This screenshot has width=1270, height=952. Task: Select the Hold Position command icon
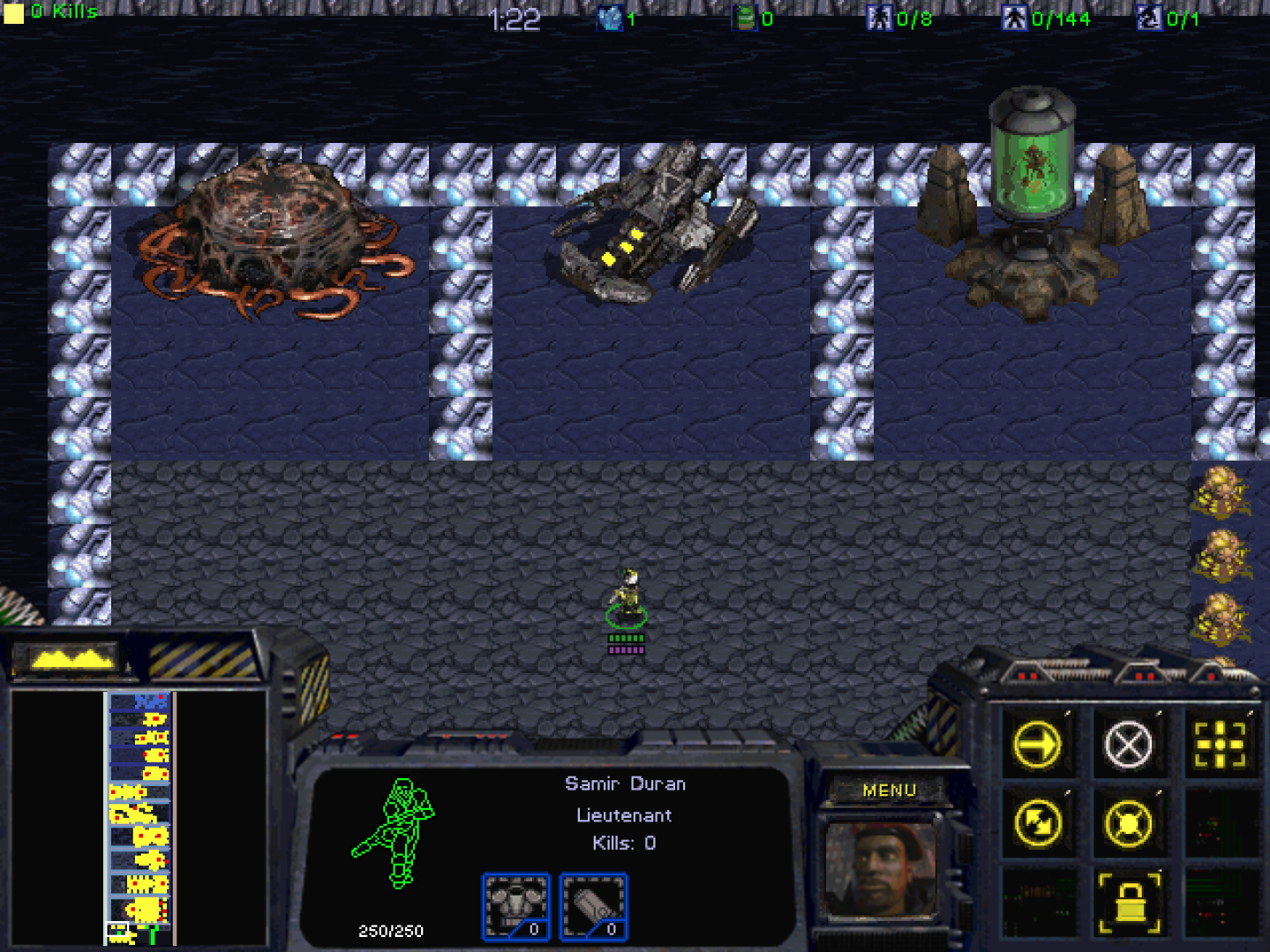tap(1129, 823)
